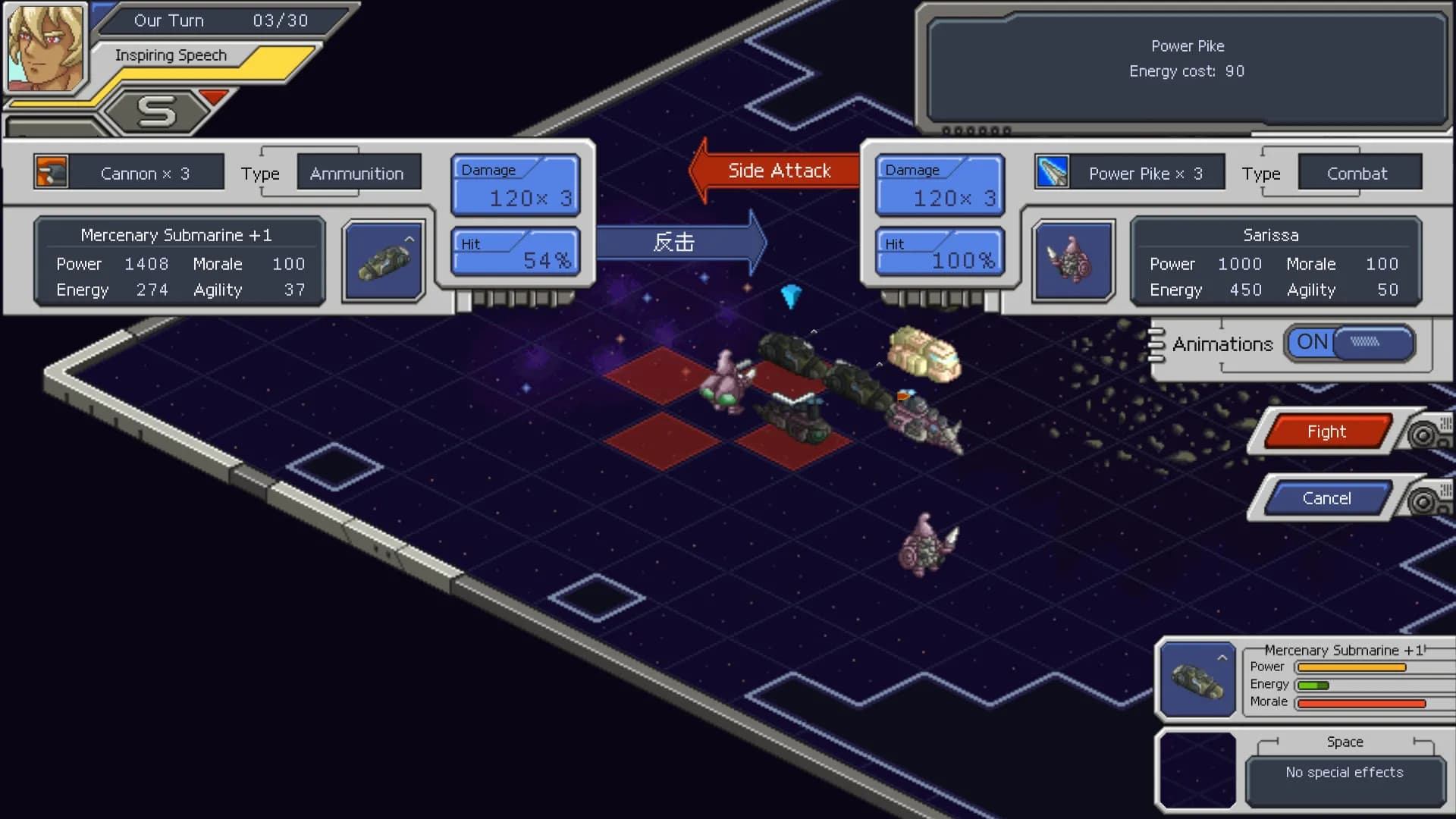Viewport: 1456px width, 819px height.
Task: Click the red Side Attack arrow
Action: [773, 170]
